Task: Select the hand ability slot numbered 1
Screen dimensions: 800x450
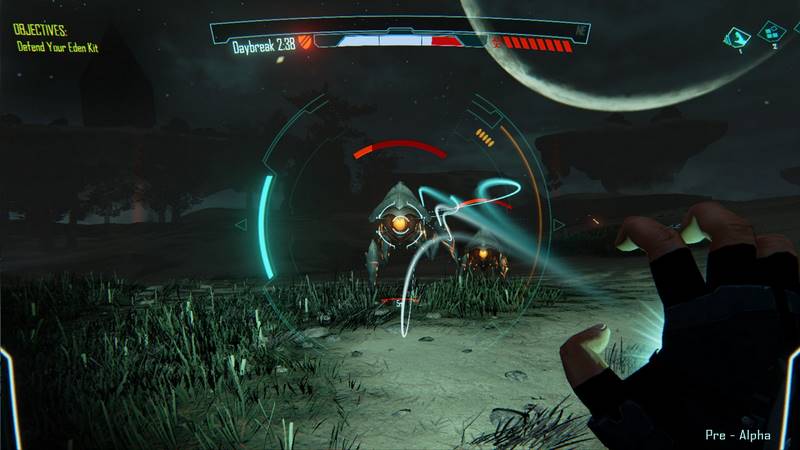Action: pos(737,37)
